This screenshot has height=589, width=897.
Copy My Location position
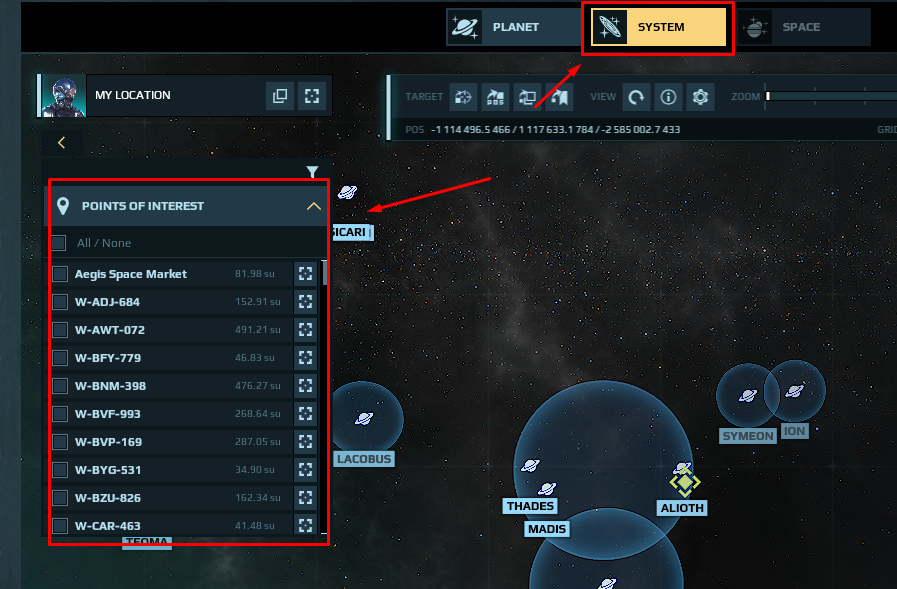[280, 96]
